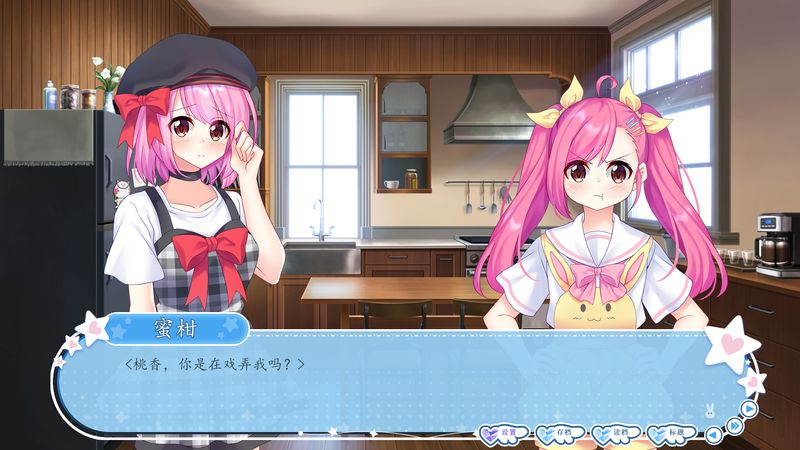Image resolution: width=800 pixels, height=450 pixels.
Task: Open the 读档 load menu
Action: tap(616, 433)
